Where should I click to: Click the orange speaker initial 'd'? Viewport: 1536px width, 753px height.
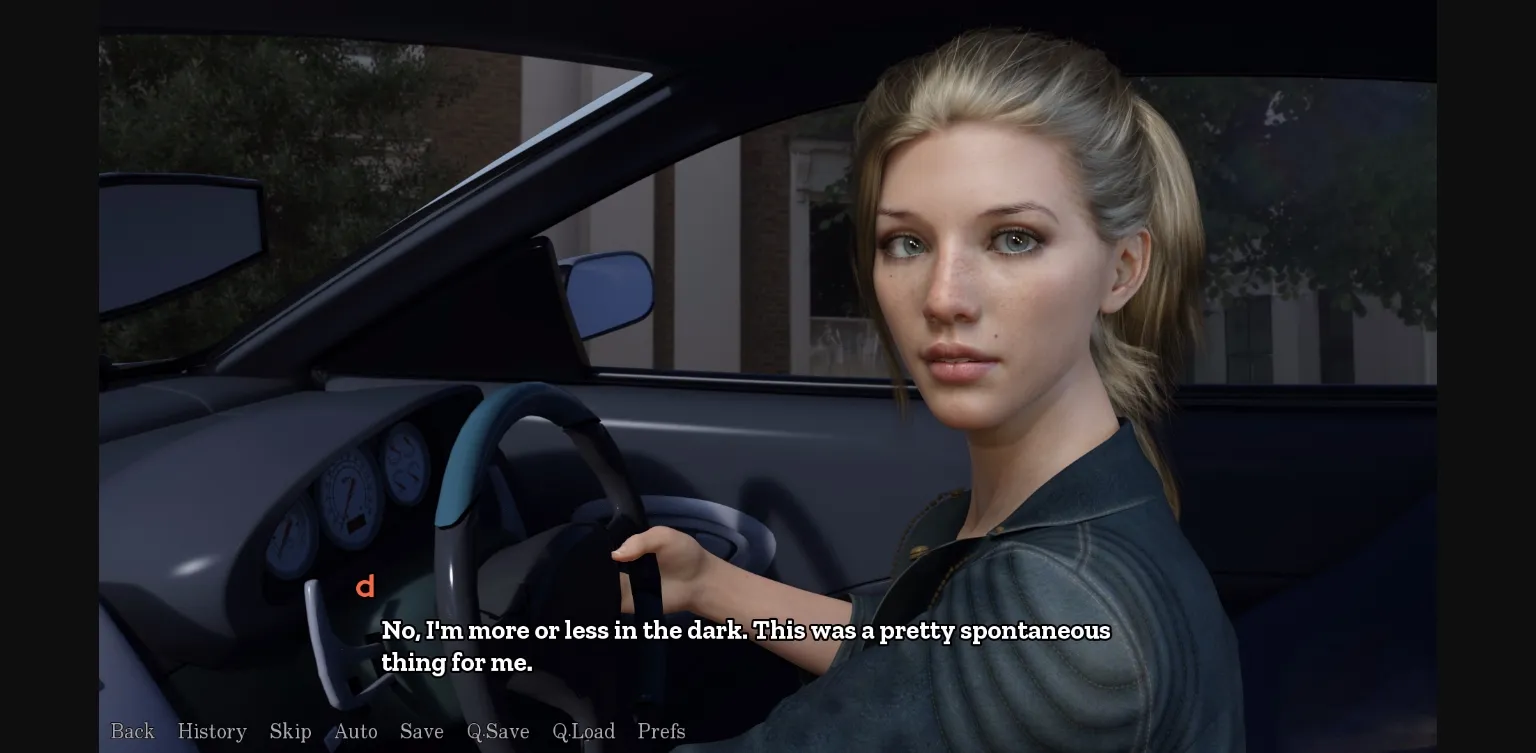[x=366, y=587]
